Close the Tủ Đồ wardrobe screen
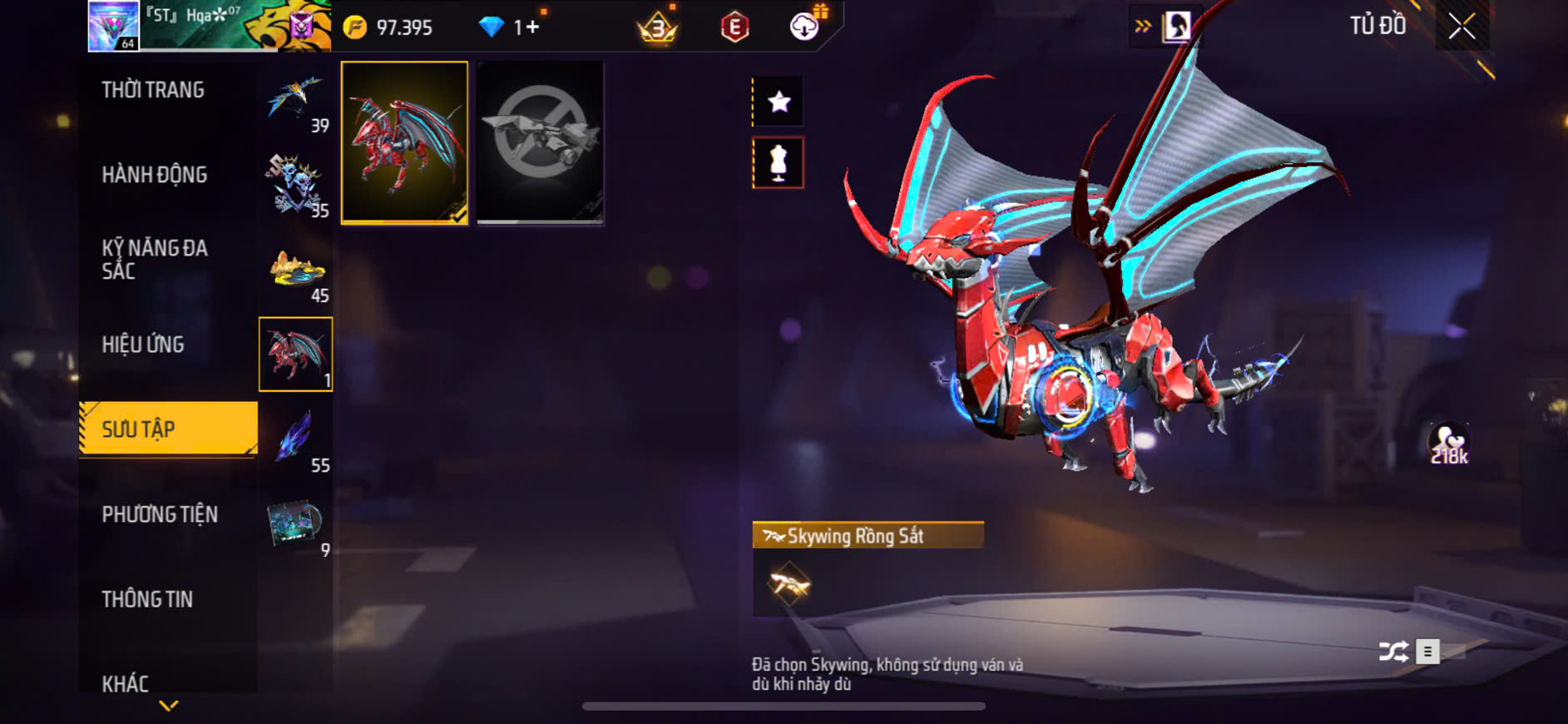The image size is (1568, 724). coord(1462,27)
